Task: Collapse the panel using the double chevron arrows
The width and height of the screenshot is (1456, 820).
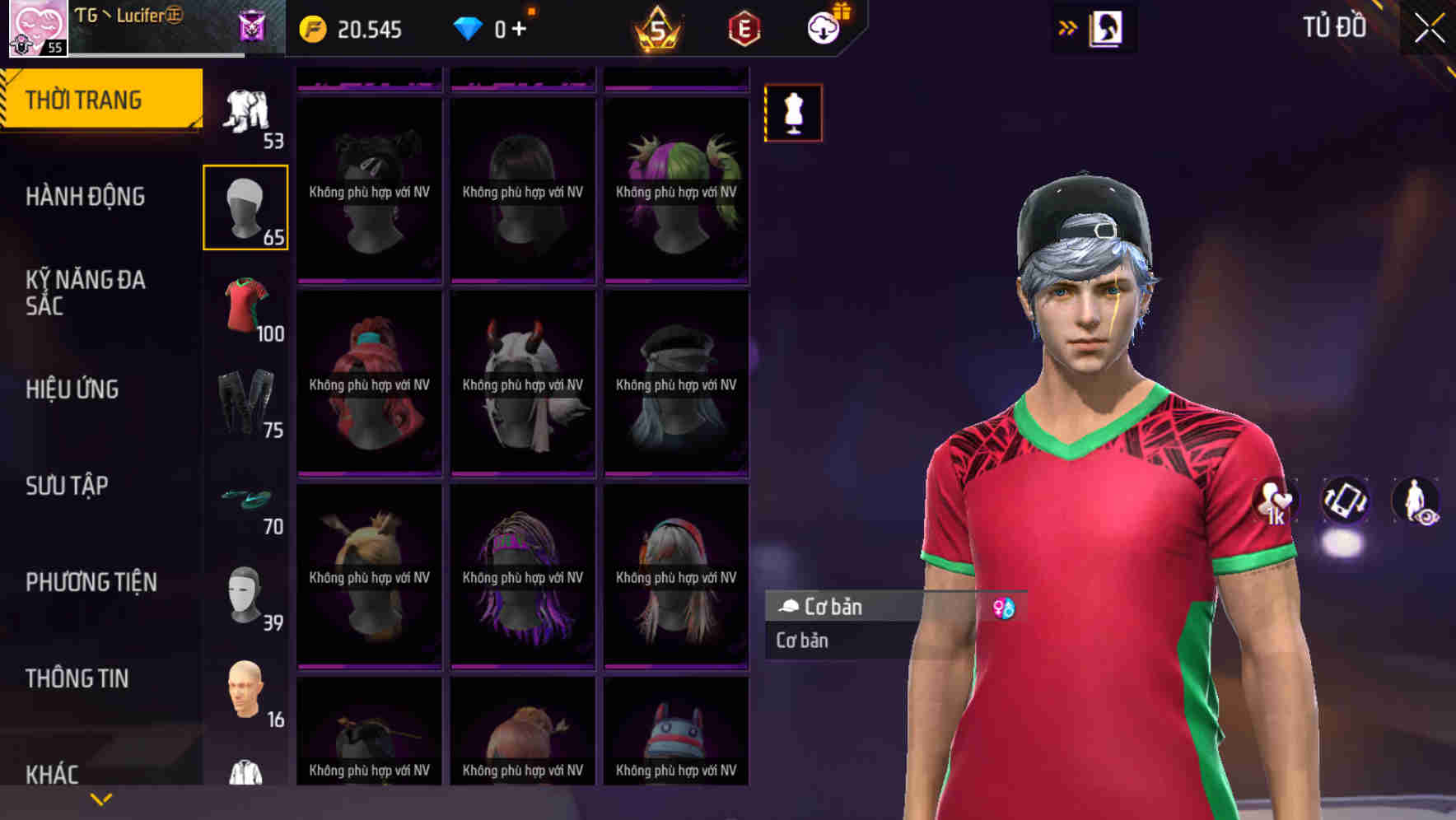Action: (1068, 26)
